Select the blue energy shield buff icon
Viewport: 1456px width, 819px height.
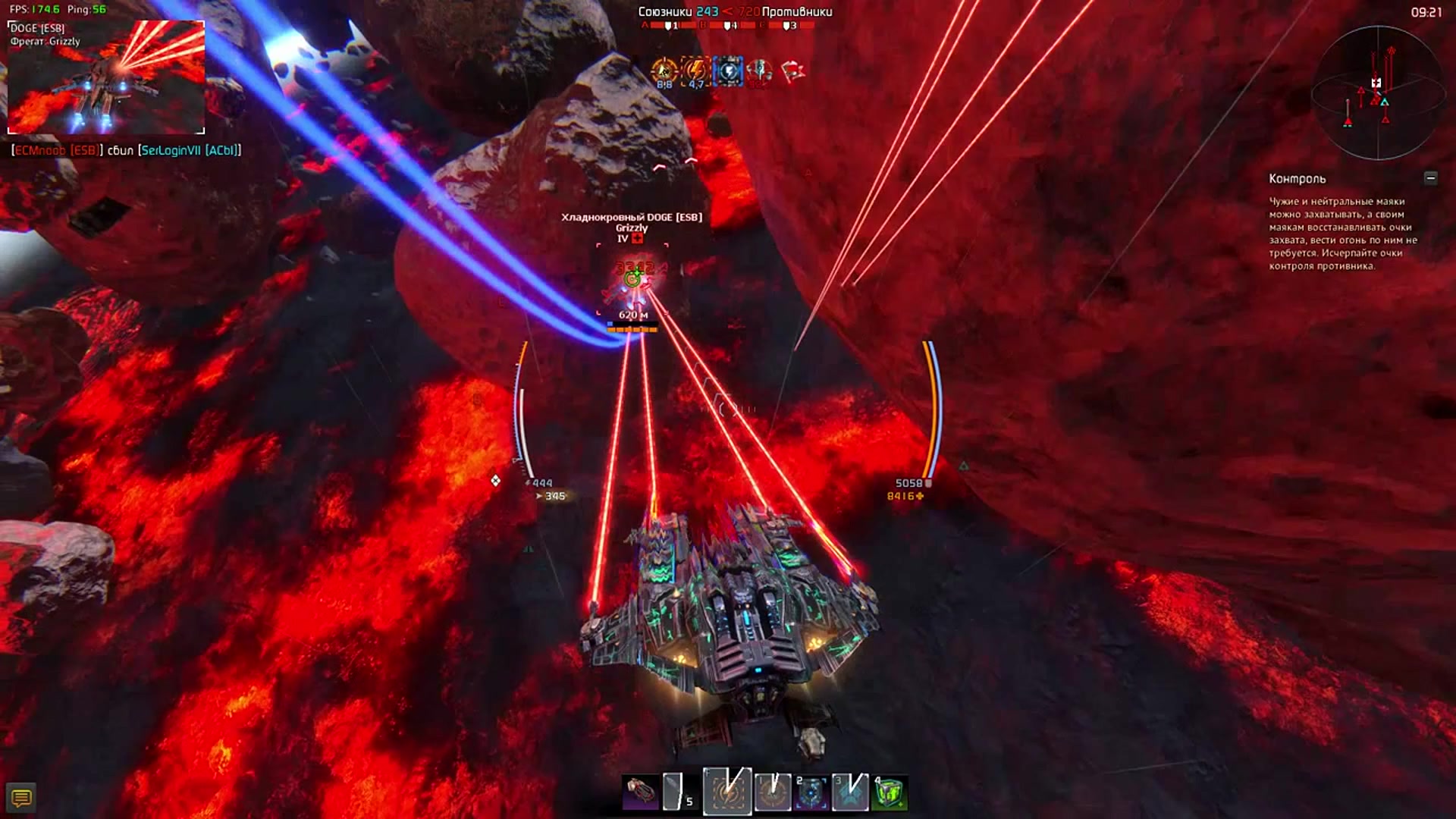pos(728,71)
